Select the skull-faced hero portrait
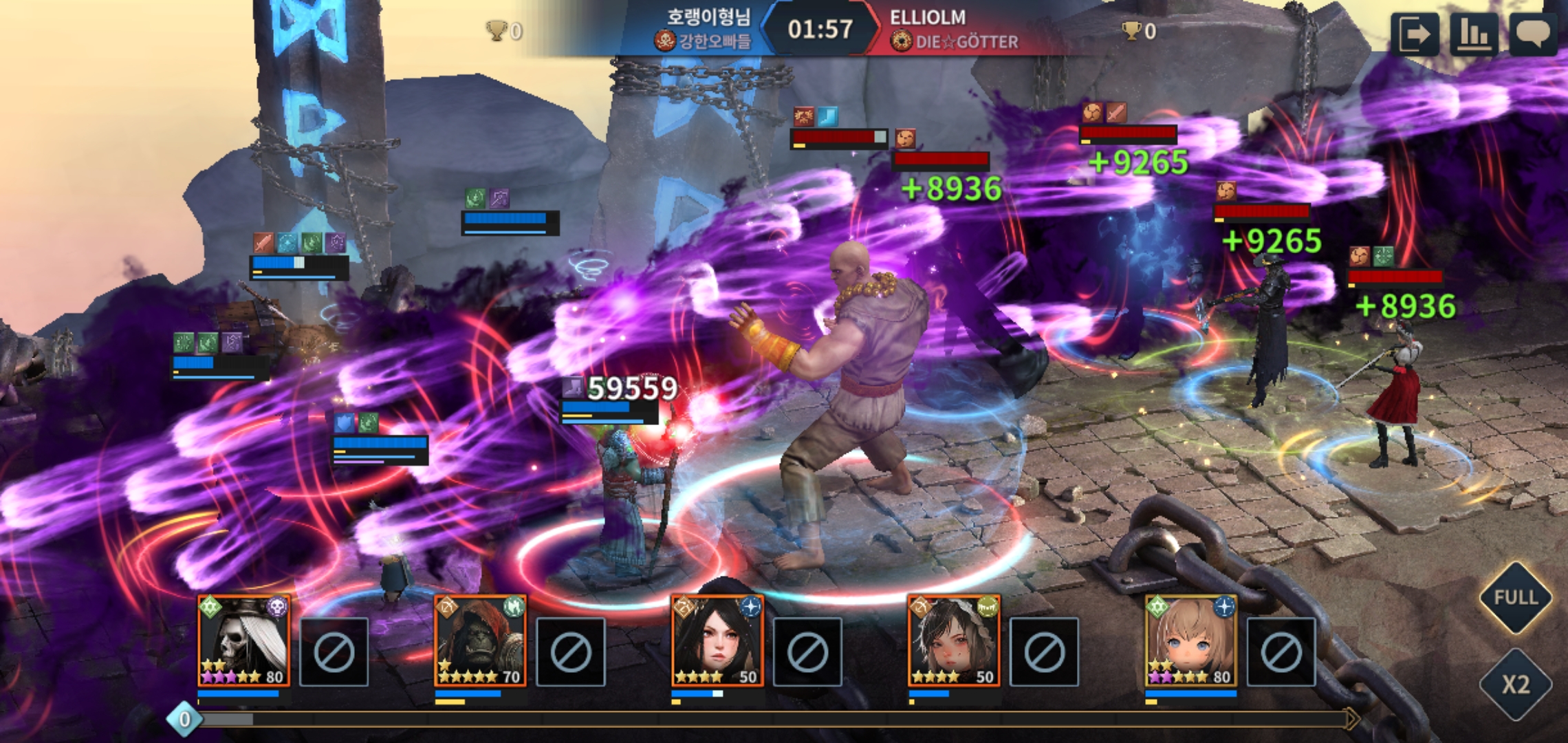The height and width of the screenshot is (743, 1568). (x=244, y=641)
